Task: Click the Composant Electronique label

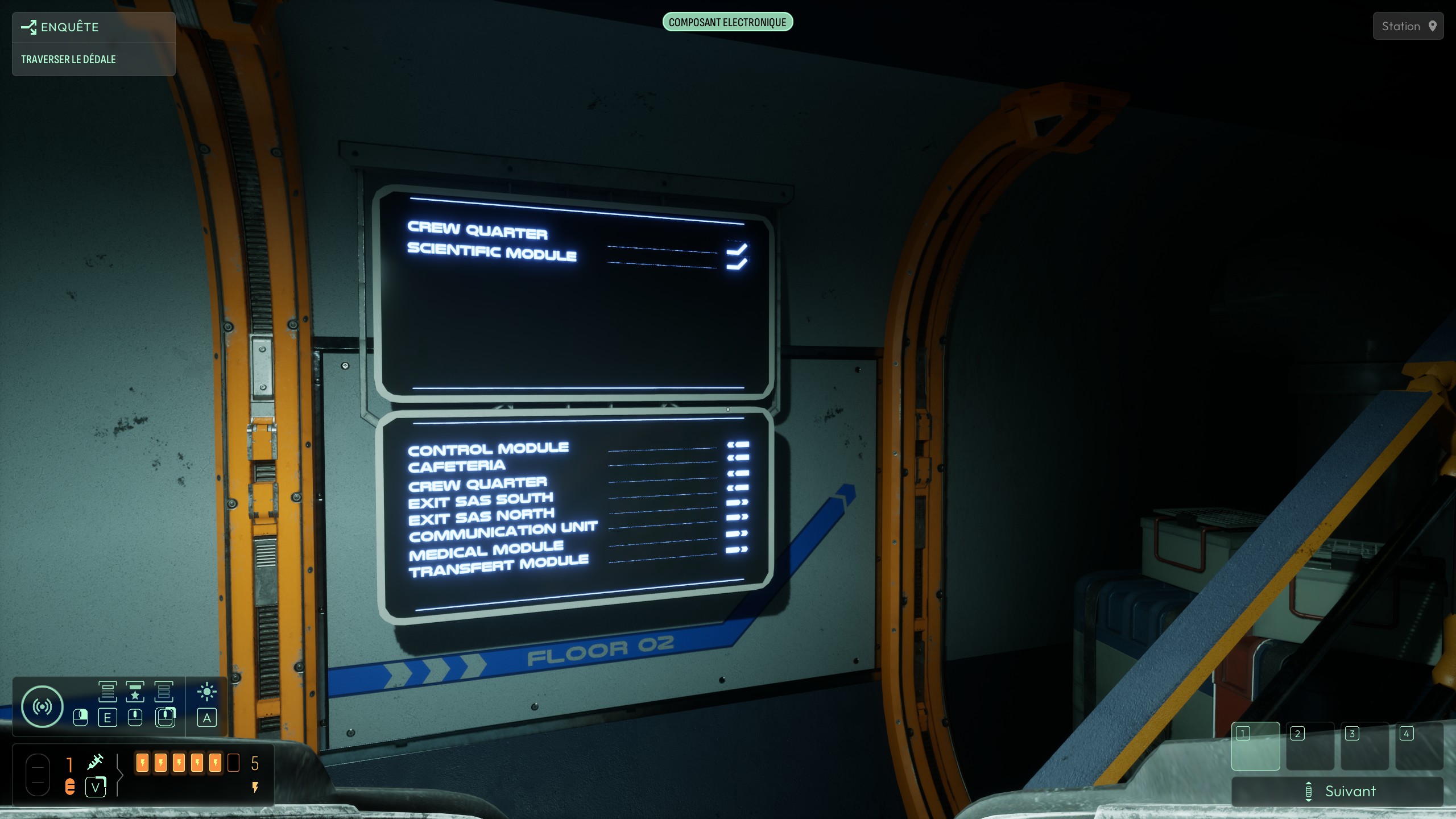Action: coord(727,23)
